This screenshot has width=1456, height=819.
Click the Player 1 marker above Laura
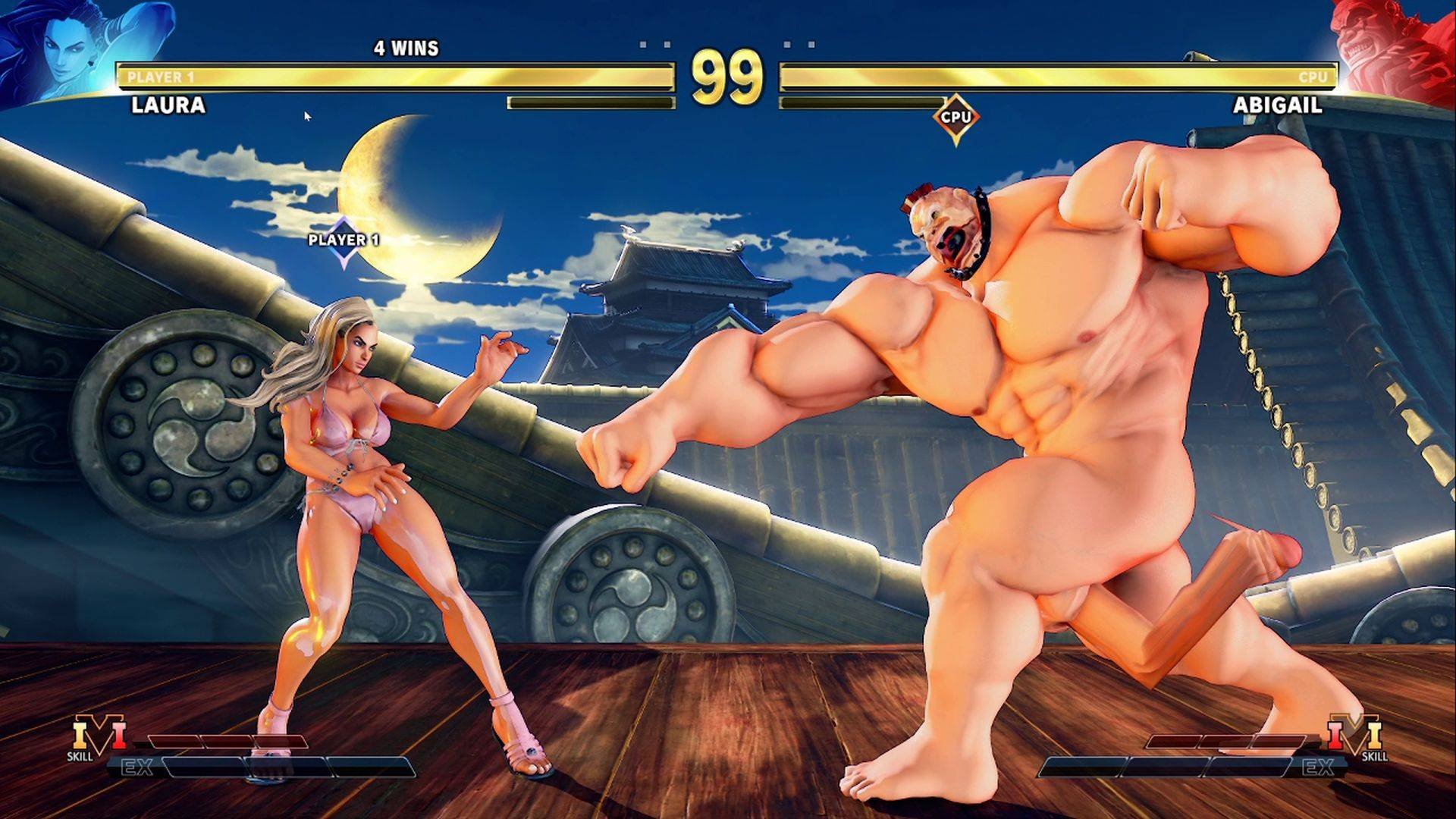pyautogui.click(x=344, y=240)
